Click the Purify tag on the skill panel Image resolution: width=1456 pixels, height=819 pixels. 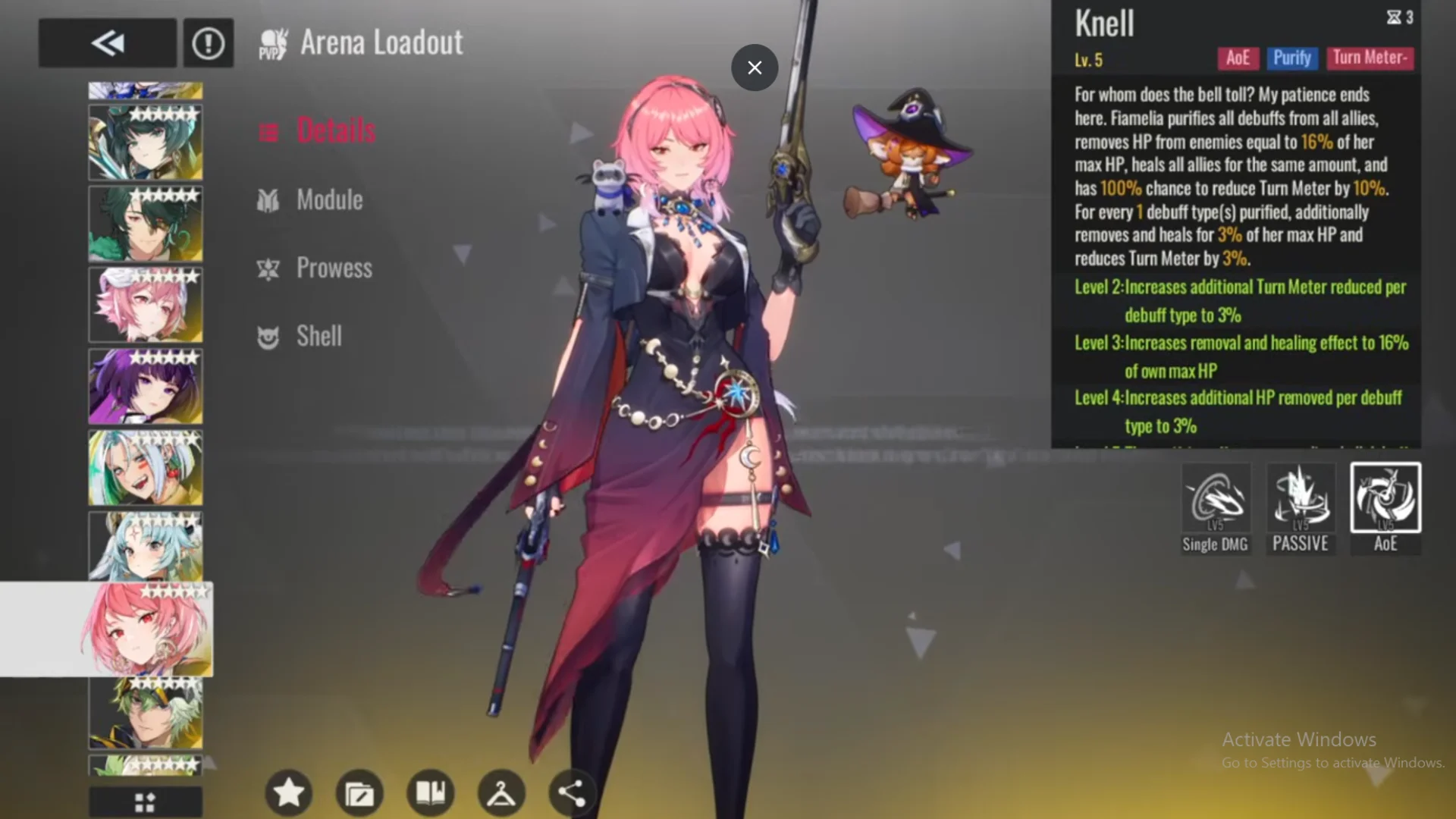point(1292,58)
